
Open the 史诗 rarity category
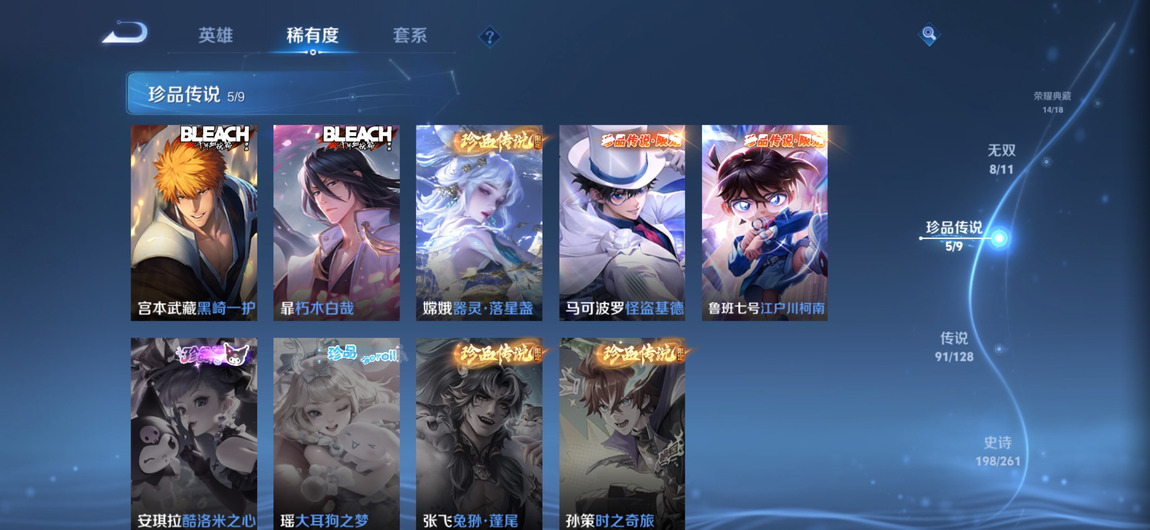(998, 451)
